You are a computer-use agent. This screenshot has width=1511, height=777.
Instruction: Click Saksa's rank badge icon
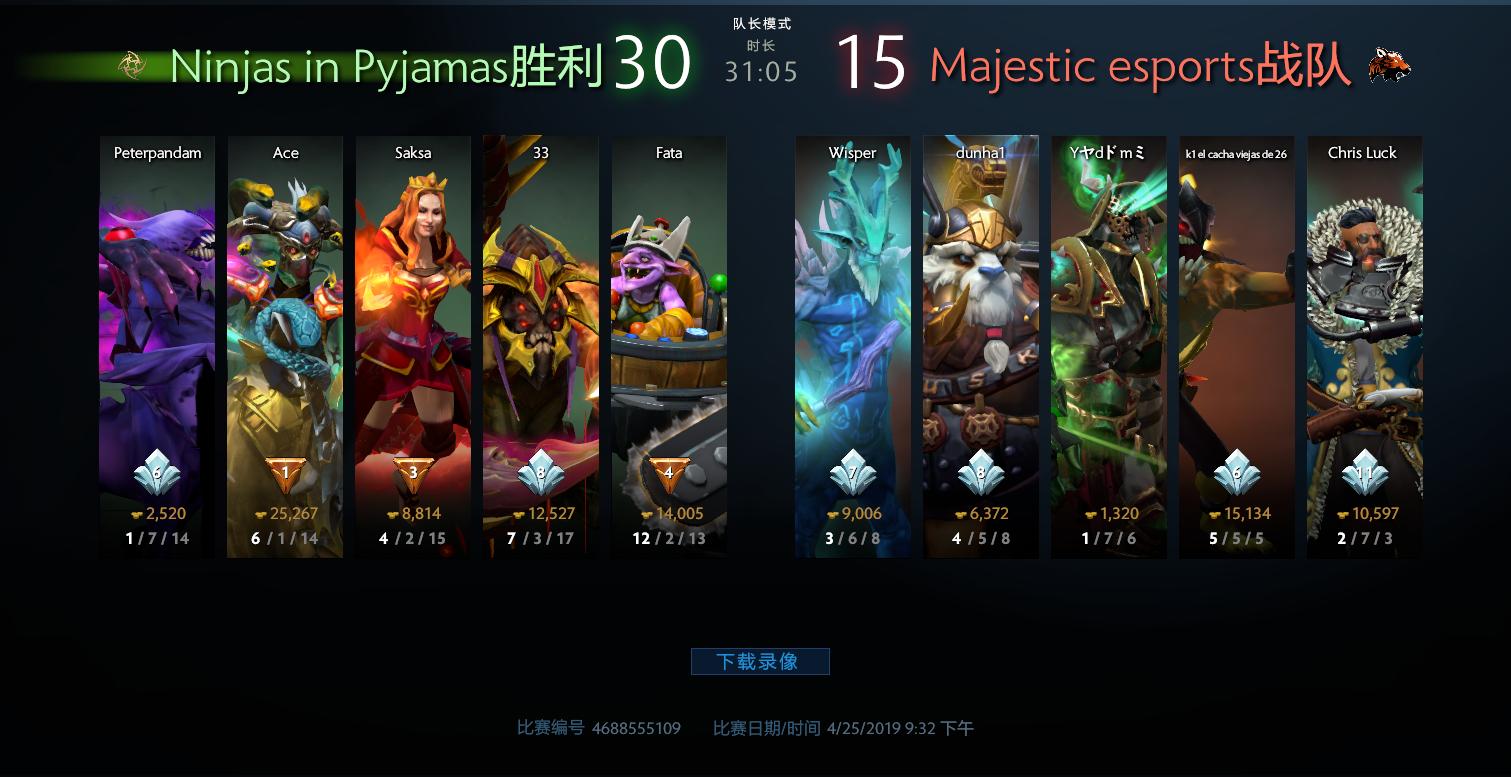413,474
